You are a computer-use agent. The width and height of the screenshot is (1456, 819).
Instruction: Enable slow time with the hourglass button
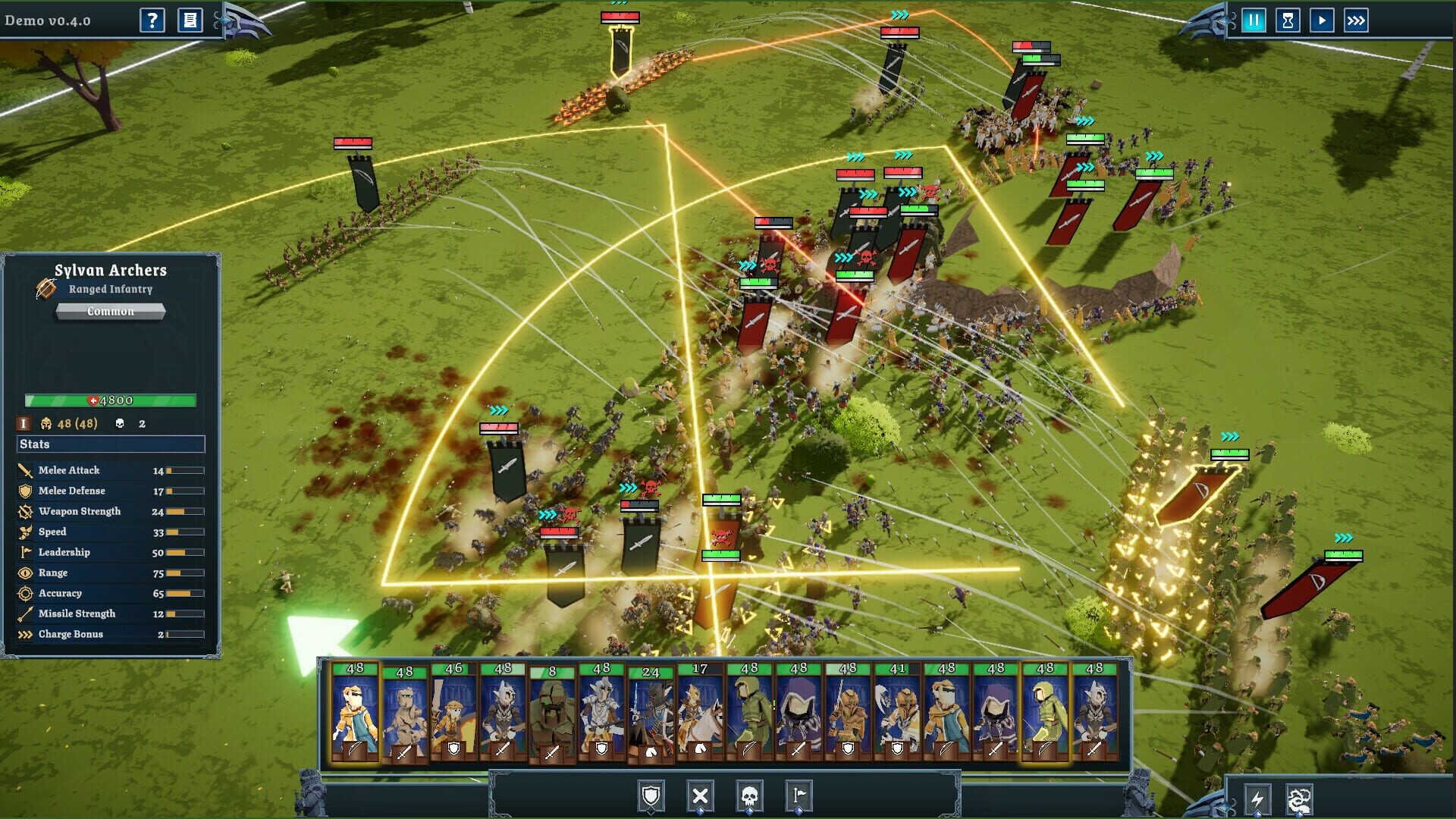1287,21
